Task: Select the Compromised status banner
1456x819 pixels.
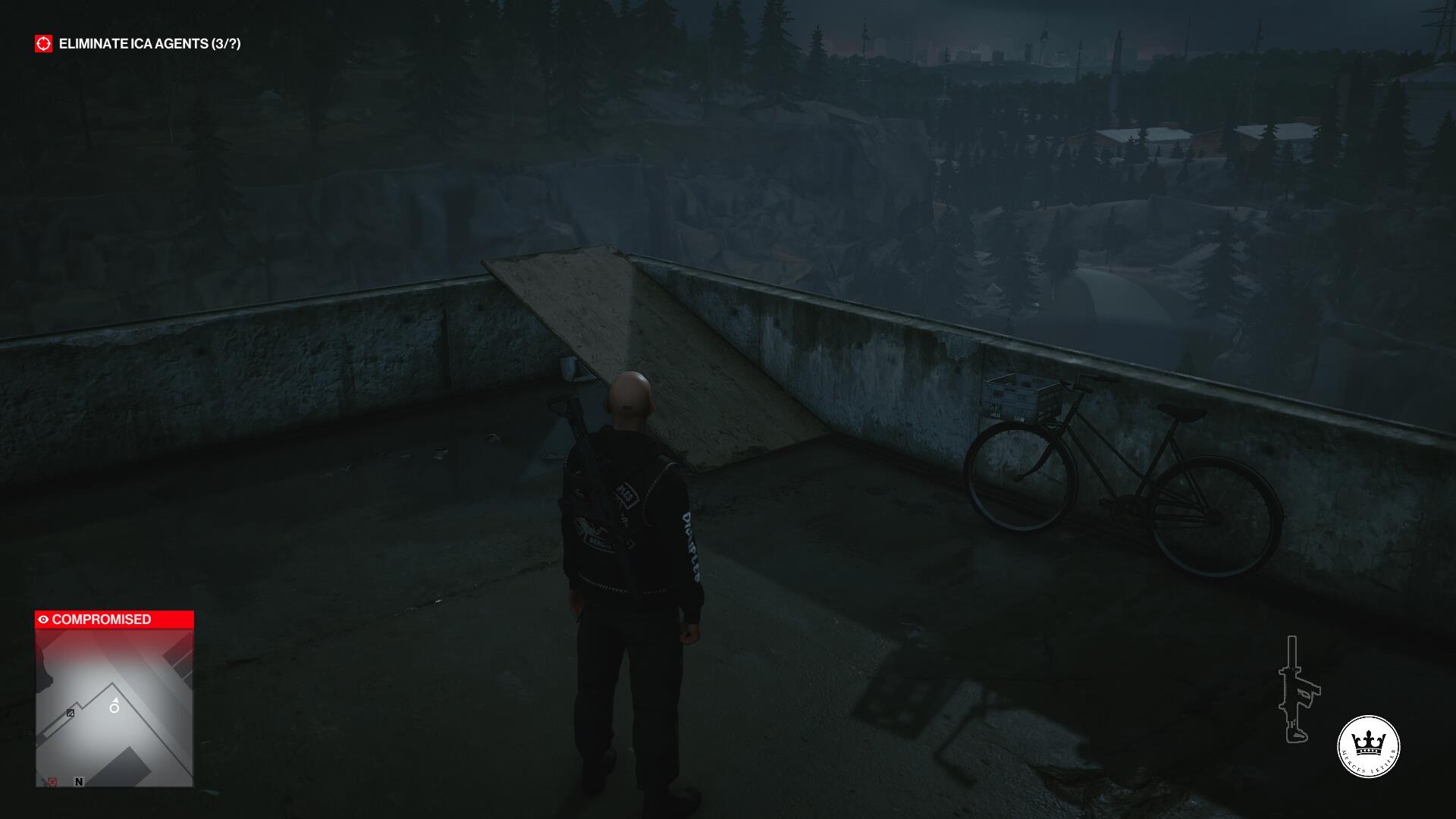Action: (115, 620)
